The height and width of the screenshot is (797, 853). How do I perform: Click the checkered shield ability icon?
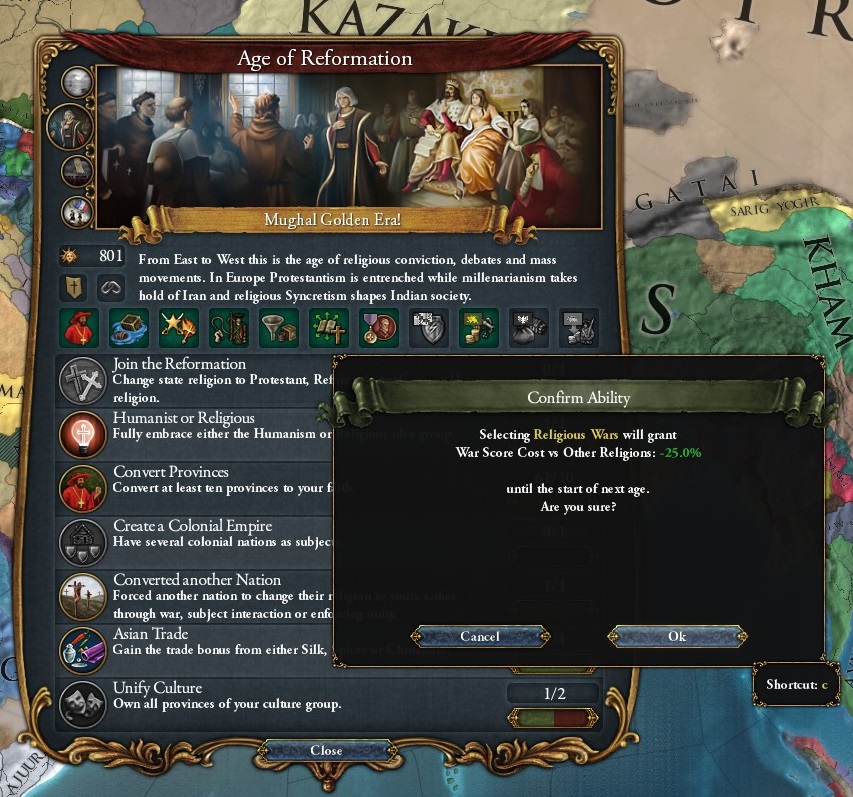point(428,327)
